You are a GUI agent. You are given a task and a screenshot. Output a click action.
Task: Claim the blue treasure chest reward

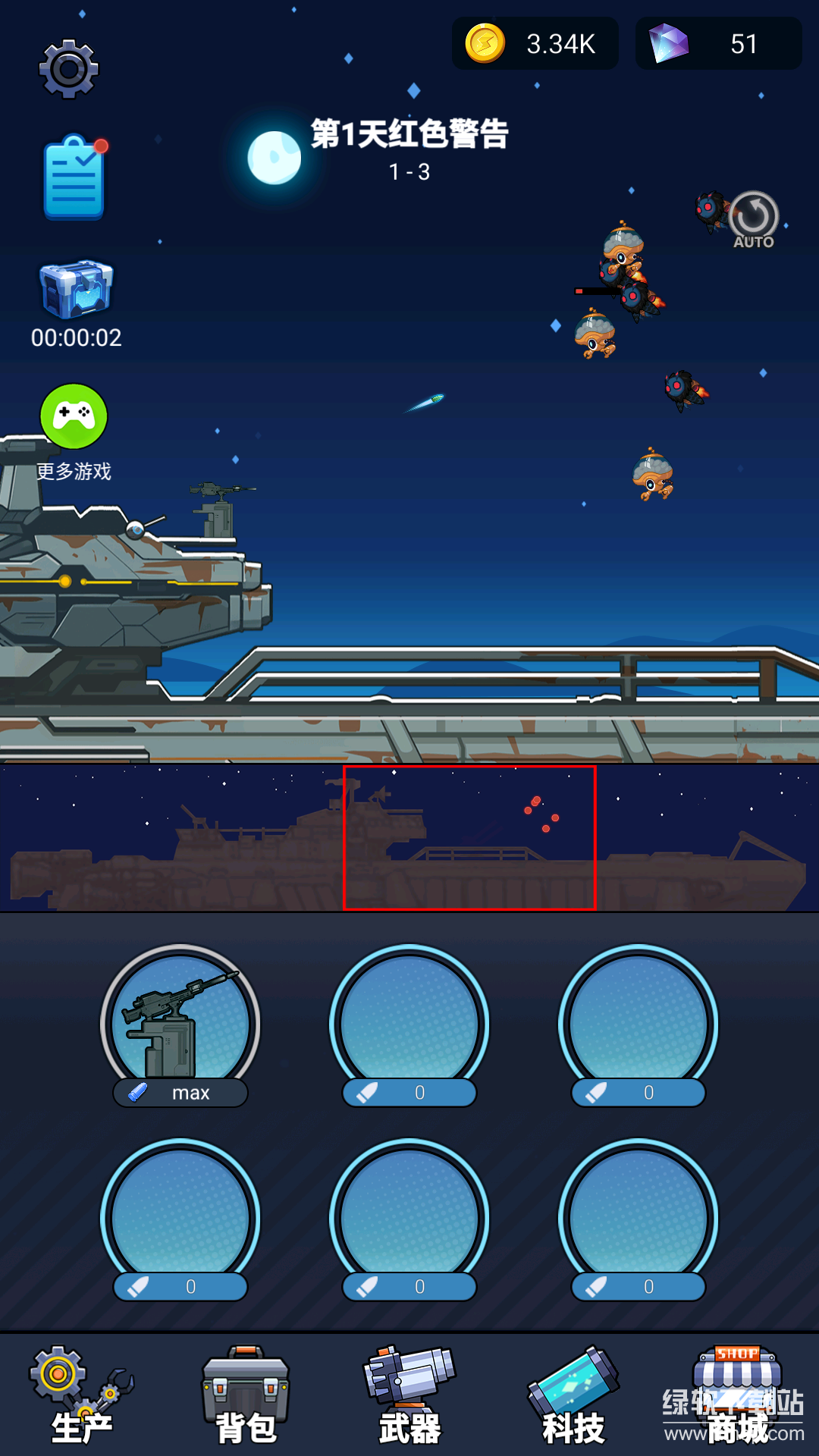(76, 290)
